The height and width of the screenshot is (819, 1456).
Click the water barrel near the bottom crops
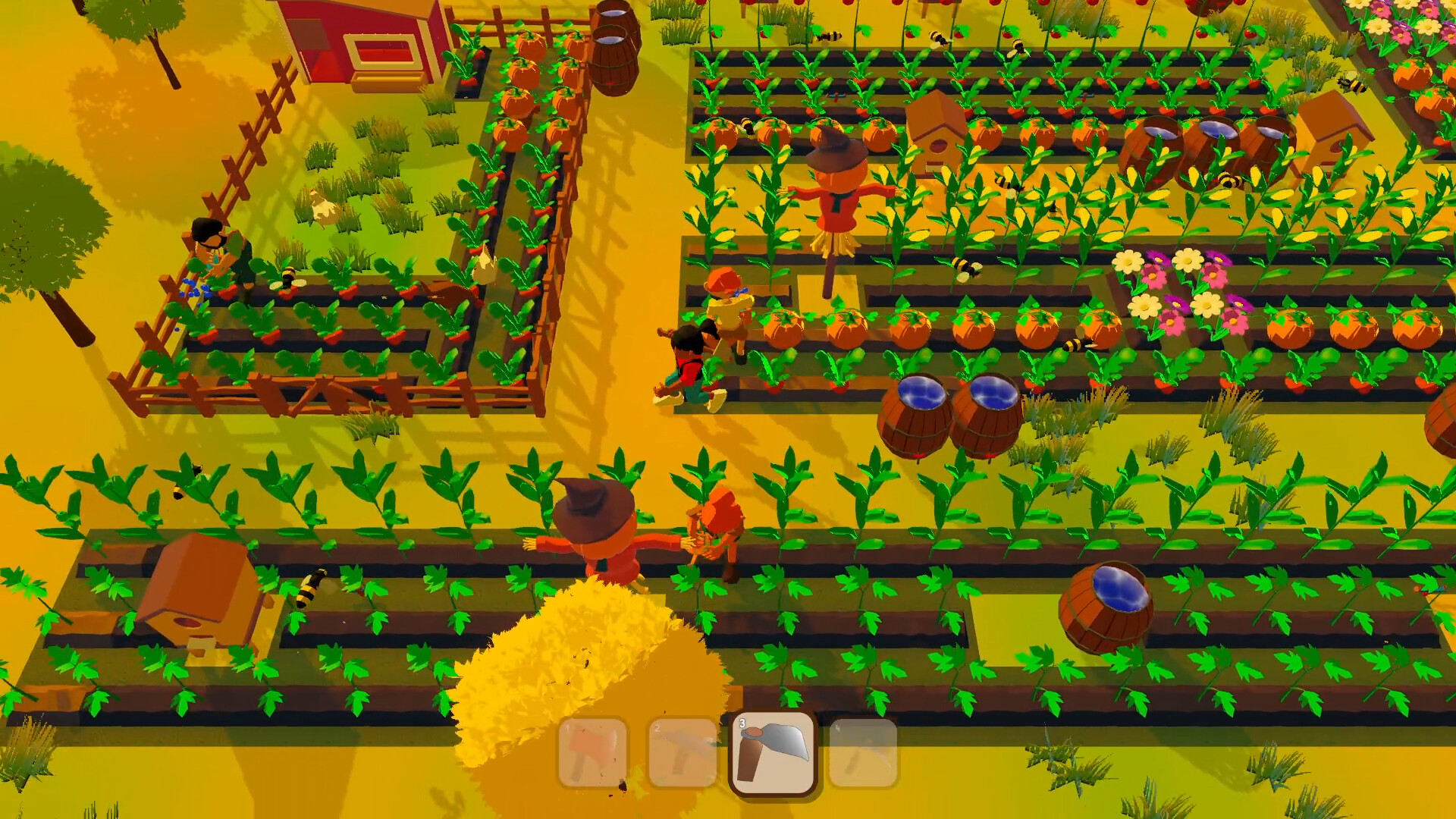click(1107, 607)
